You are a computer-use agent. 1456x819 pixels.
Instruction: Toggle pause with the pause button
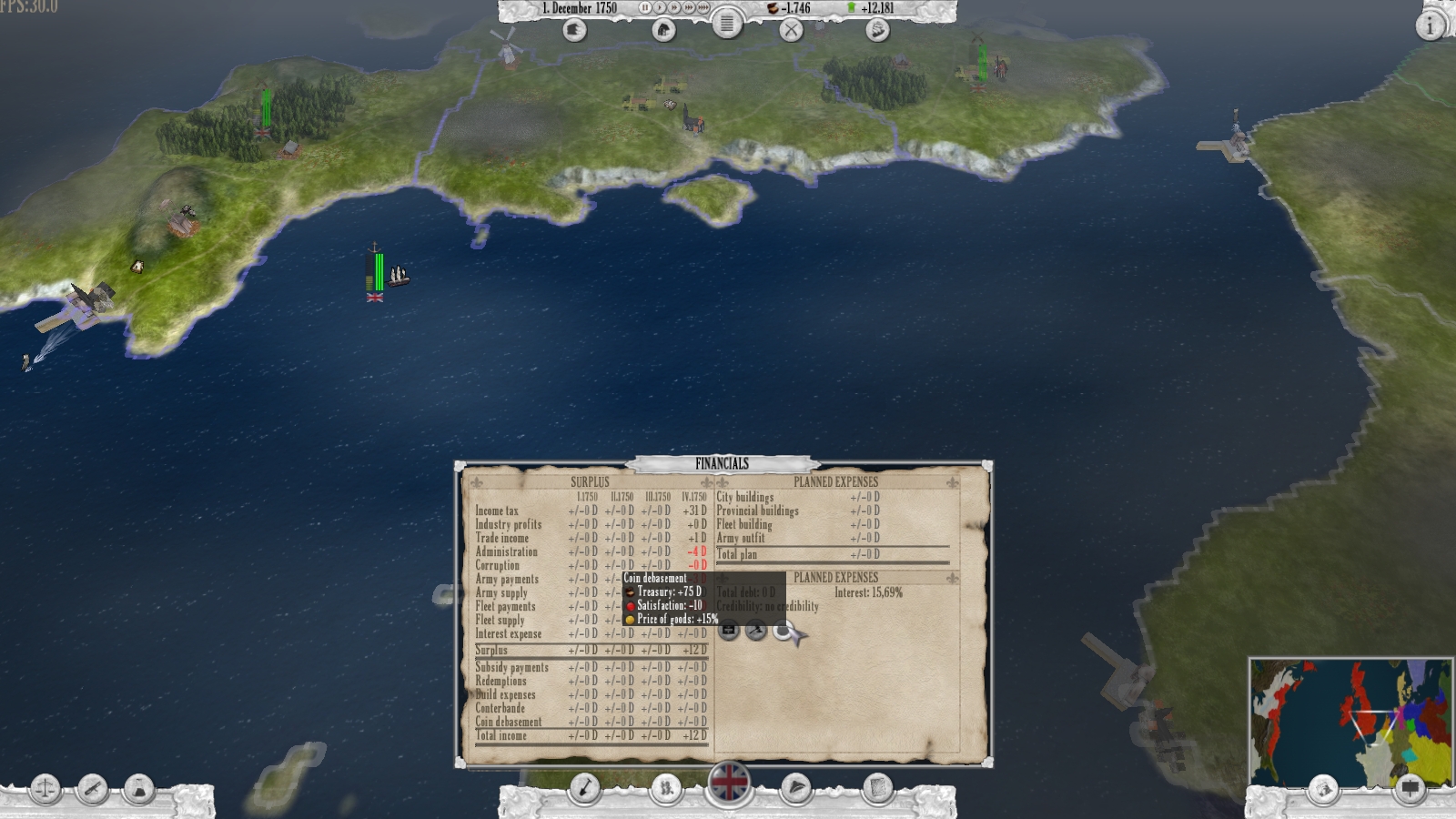pos(645,8)
